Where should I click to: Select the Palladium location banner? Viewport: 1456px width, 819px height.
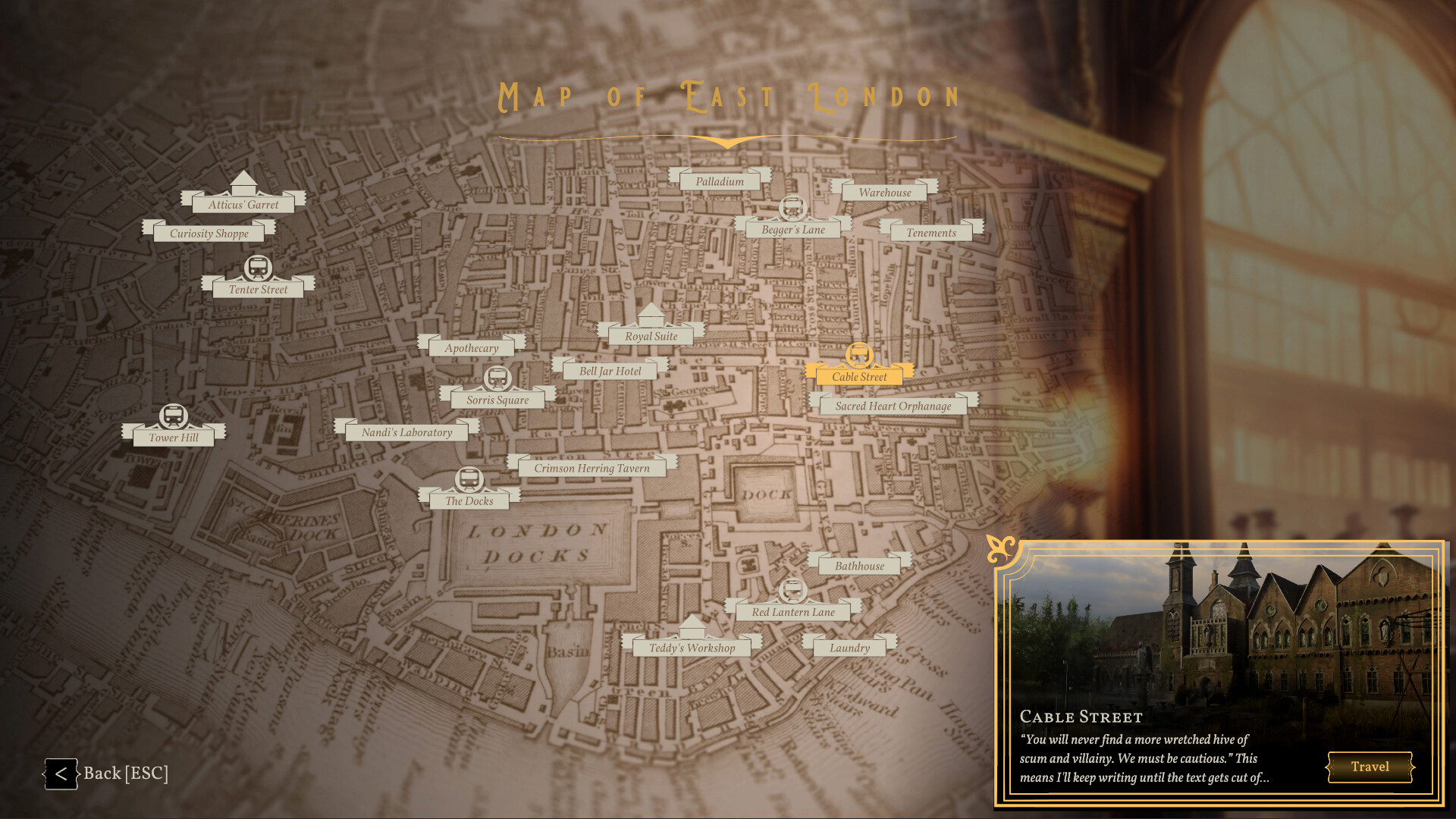(719, 181)
